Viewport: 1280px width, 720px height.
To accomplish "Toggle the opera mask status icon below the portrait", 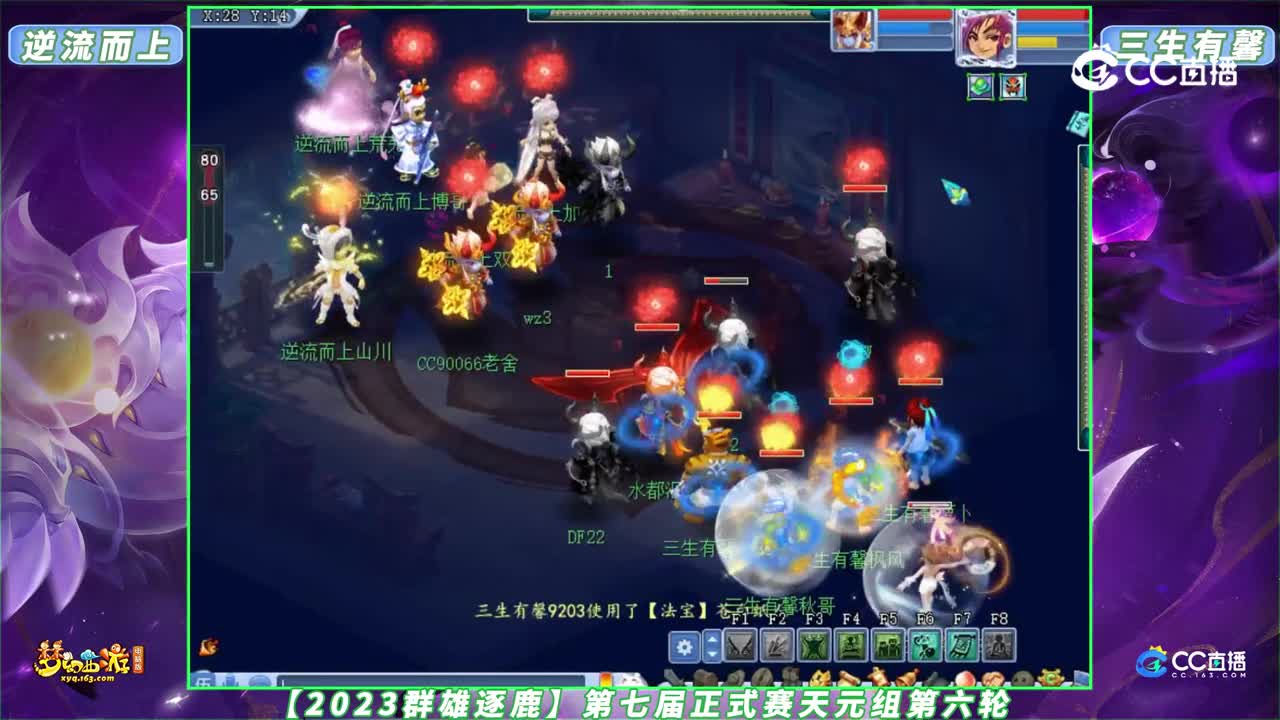I will click(1012, 86).
